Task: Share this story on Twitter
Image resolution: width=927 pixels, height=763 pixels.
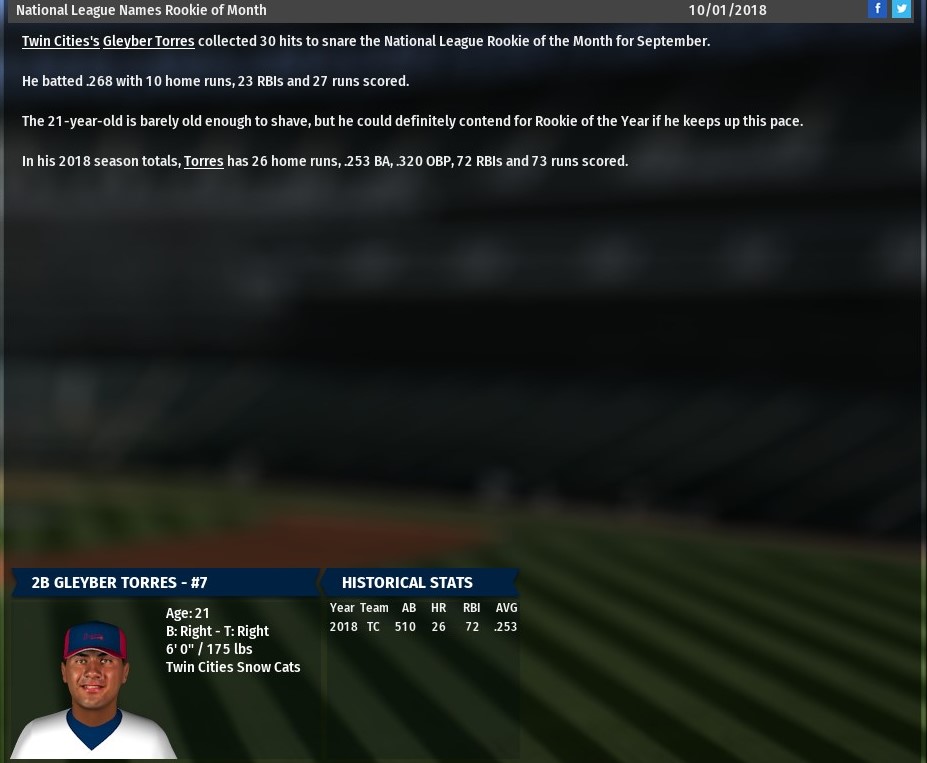Action: 901,9
